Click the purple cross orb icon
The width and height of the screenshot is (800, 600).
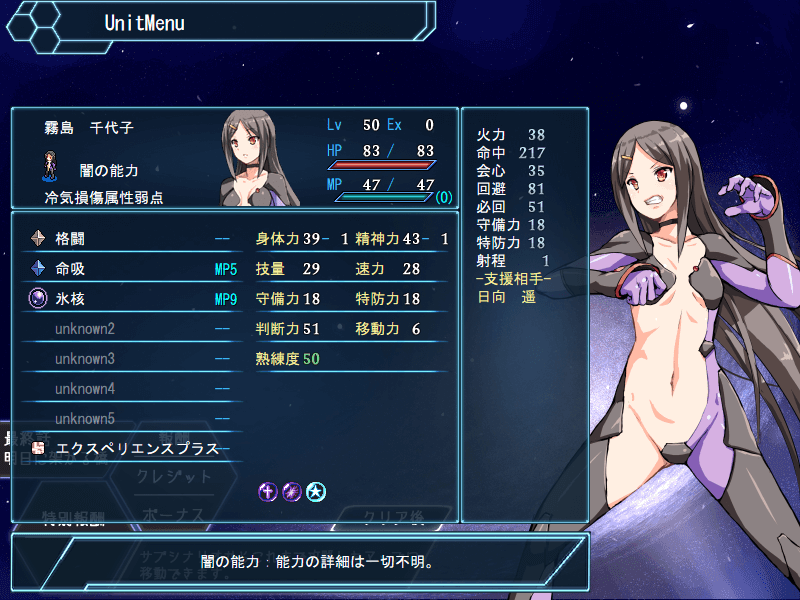[x=268, y=491]
